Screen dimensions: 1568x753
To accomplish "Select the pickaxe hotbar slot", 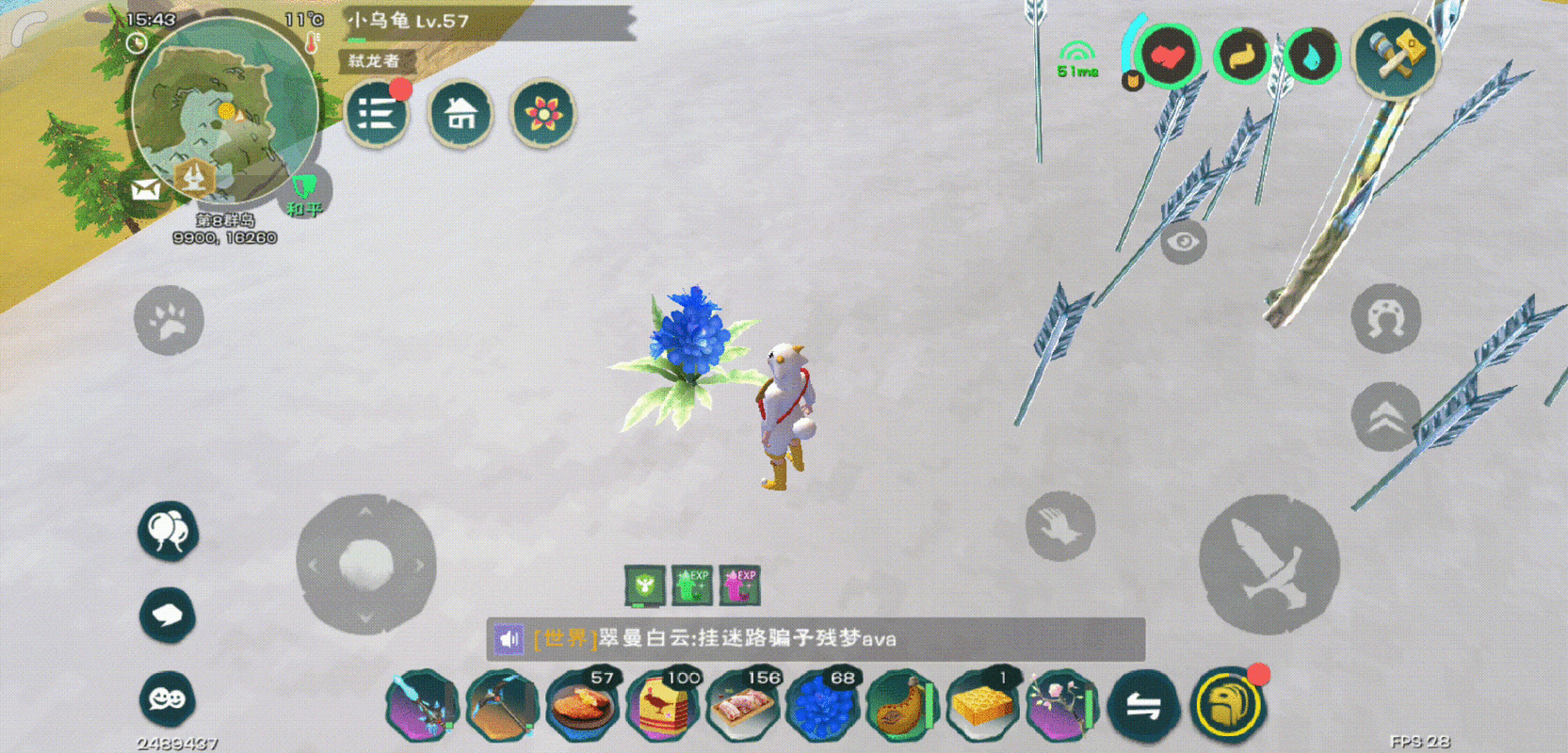I will [502, 706].
